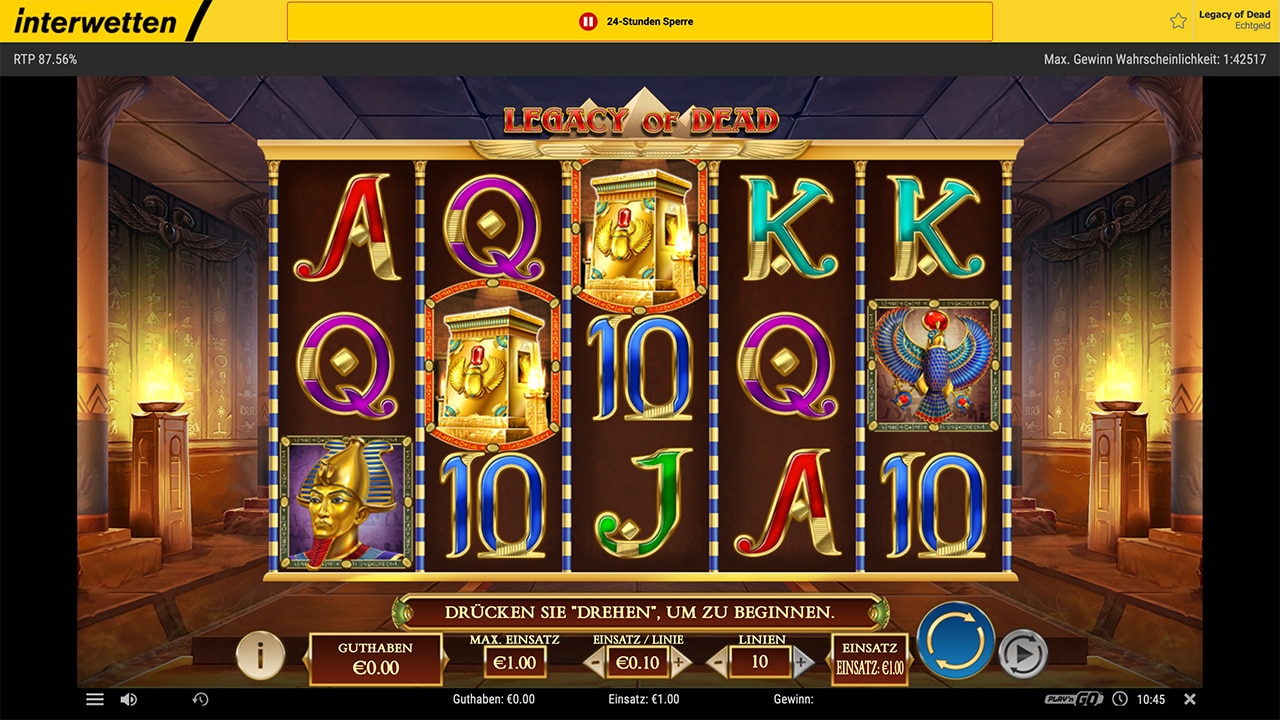
Task: Increase Linien with the plus stepper
Action: pyautogui.click(x=802, y=661)
